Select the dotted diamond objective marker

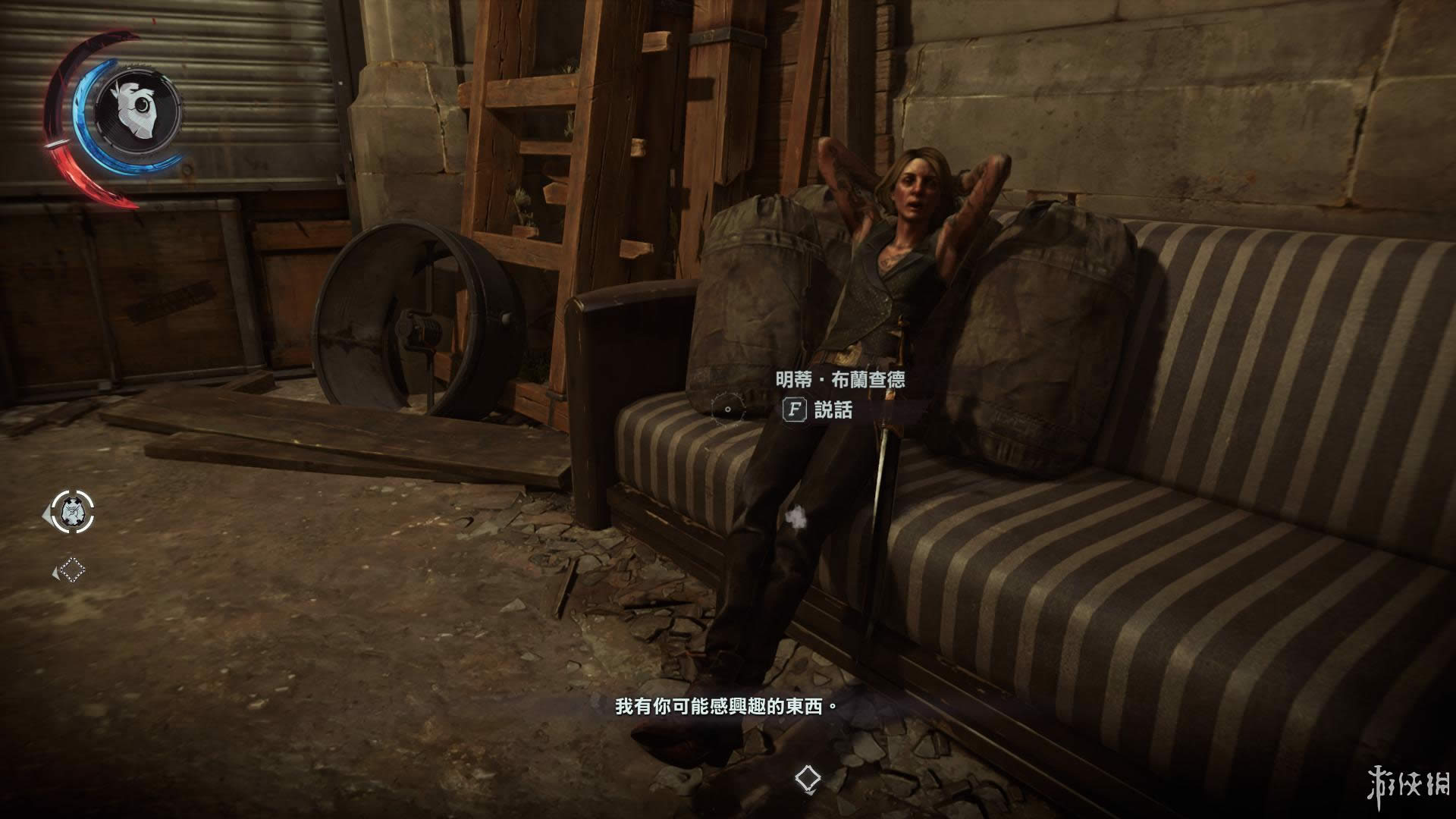(x=72, y=570)
